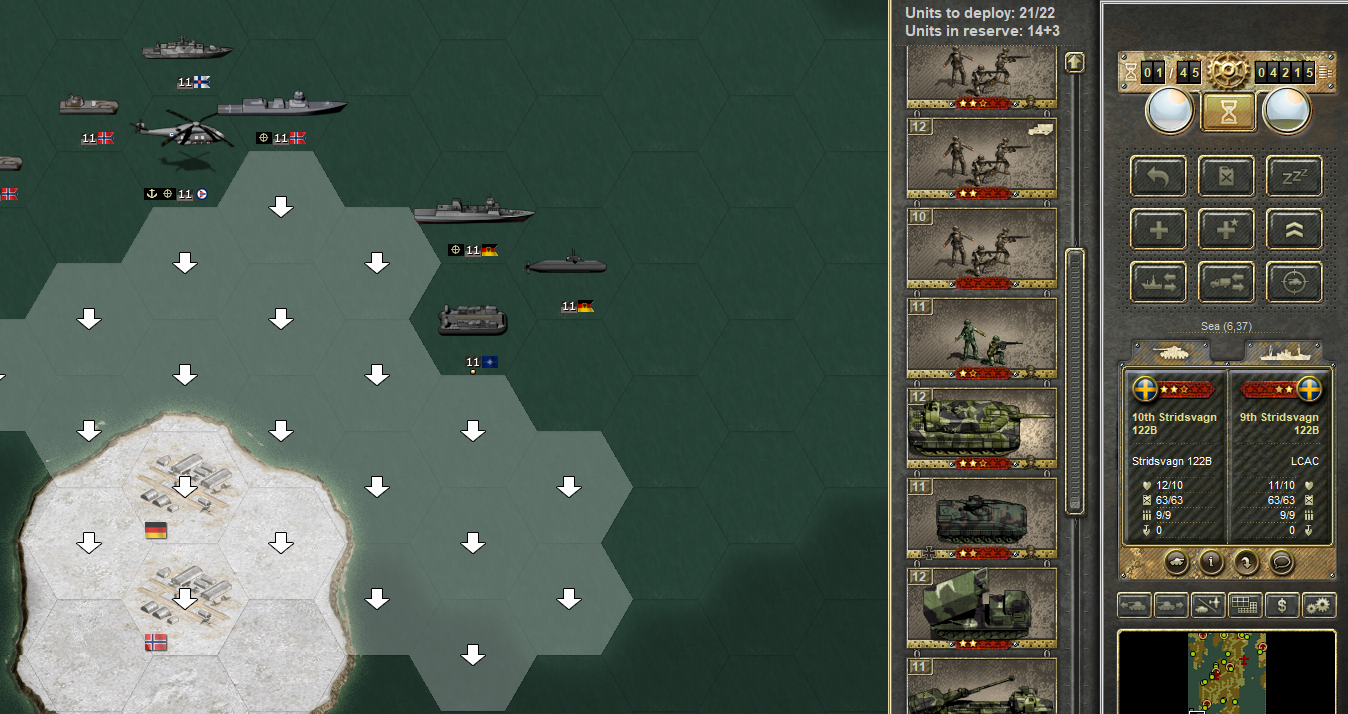
Task: Select the camouflaged Stridsvagn tank in deploy list
Action: coord(981,428)
